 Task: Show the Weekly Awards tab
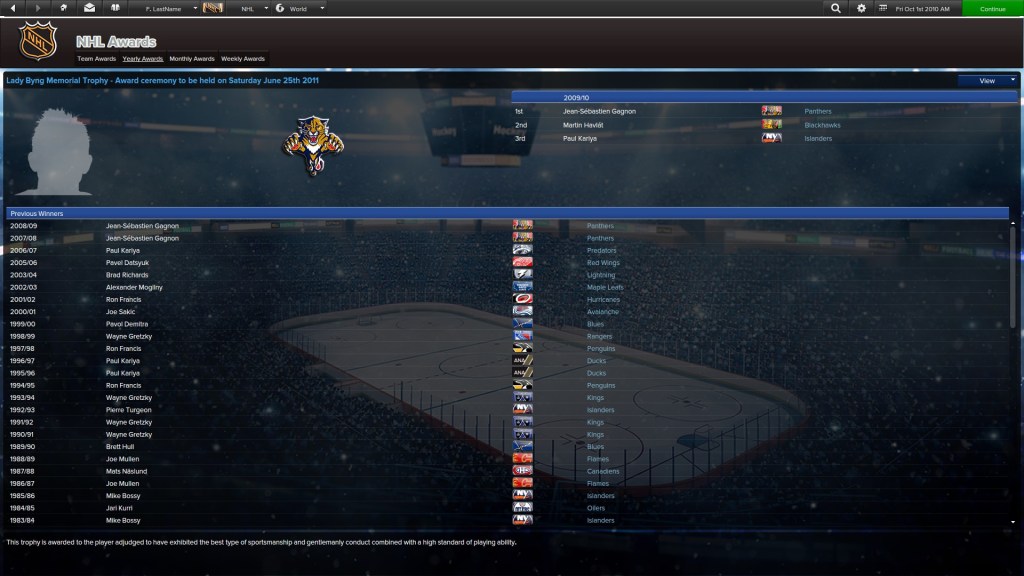coord(243,59)
